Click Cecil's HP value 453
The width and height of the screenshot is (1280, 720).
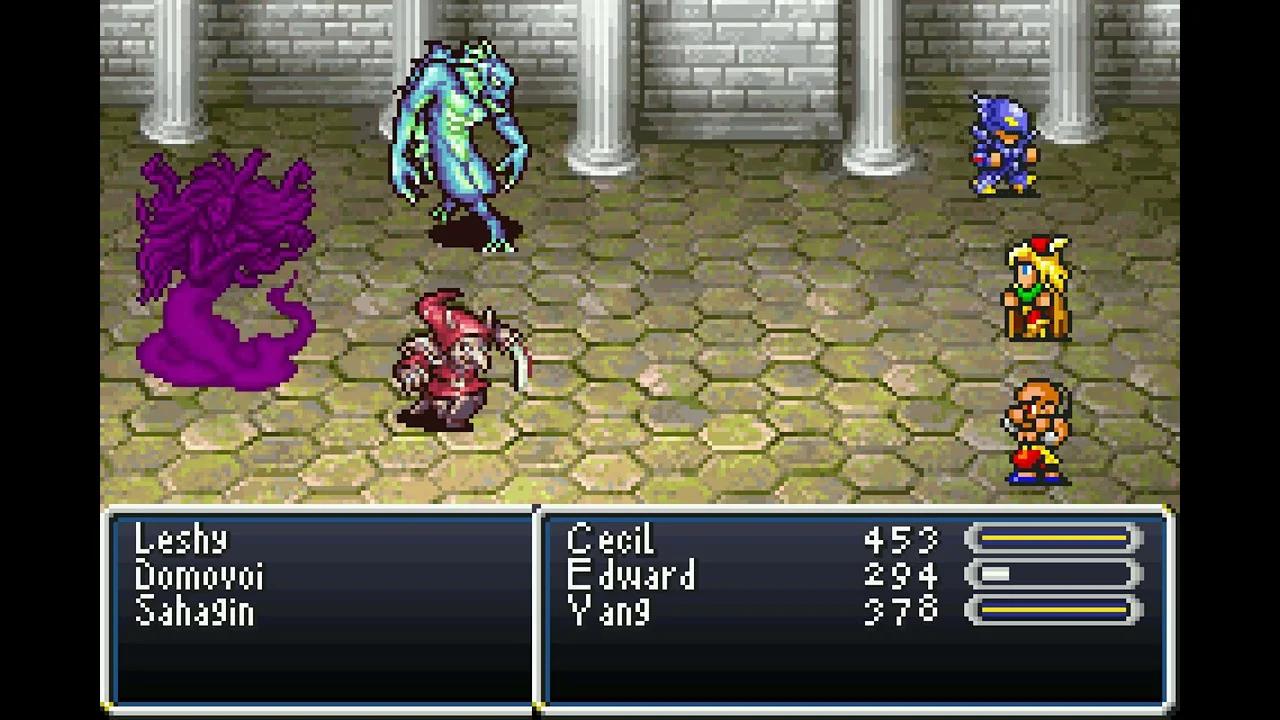coord(901,540)
